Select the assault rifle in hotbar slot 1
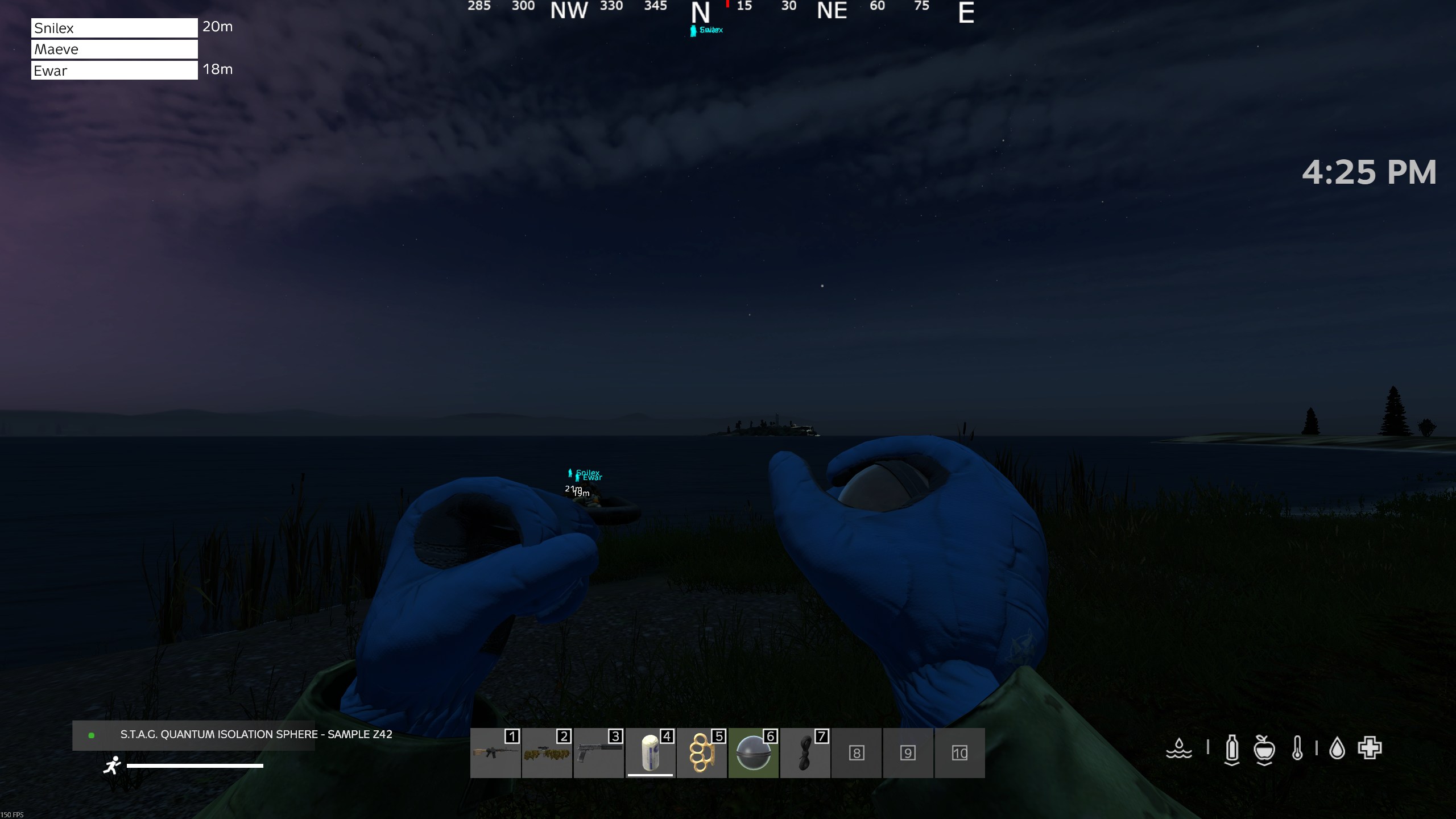Image resolution: width=1456 pixels, height=819 pixels. pos(495,753)
